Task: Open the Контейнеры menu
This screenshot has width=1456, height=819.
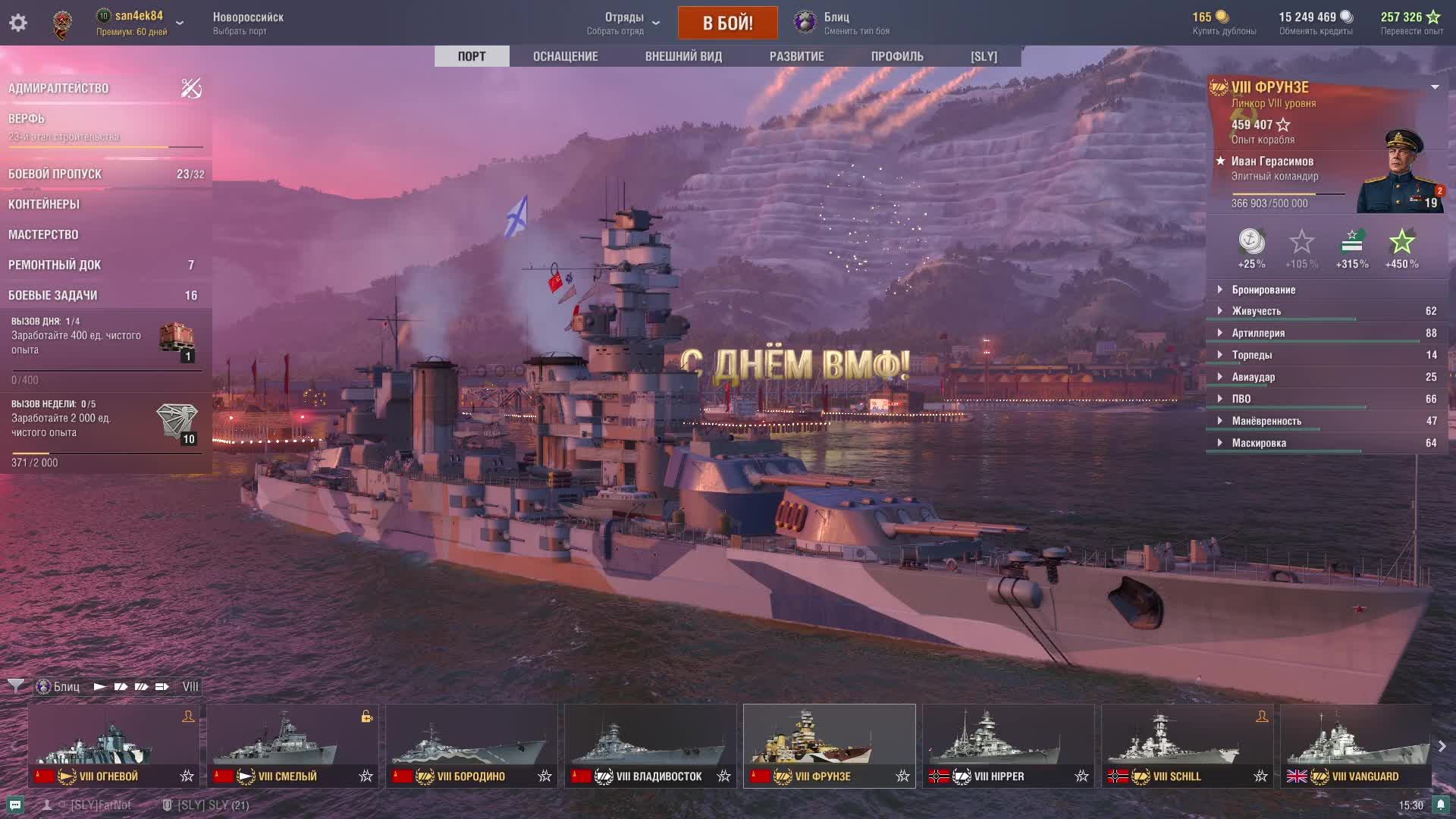Action: tap(44, 205)
